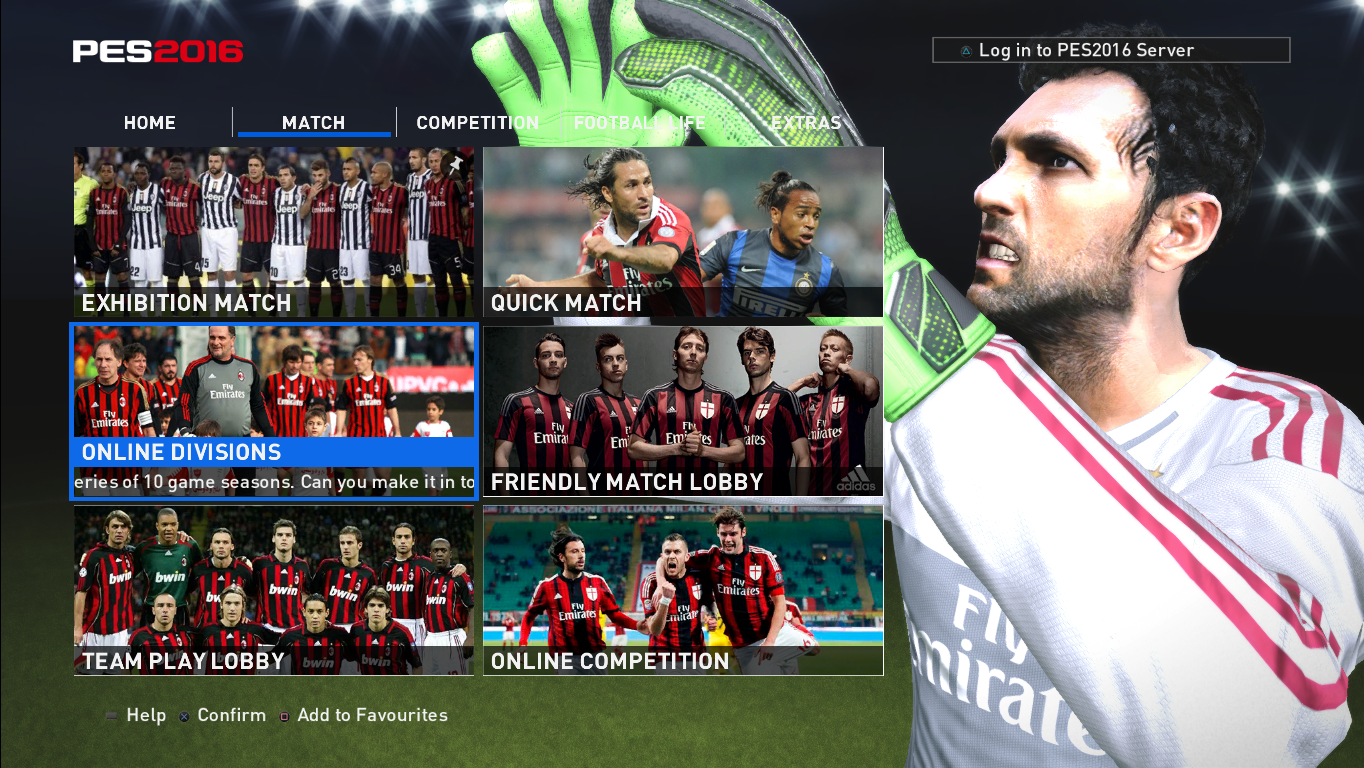Screen dimensions: 1364x768
Task: Start an Online Competition
Action: pos(682,590)
